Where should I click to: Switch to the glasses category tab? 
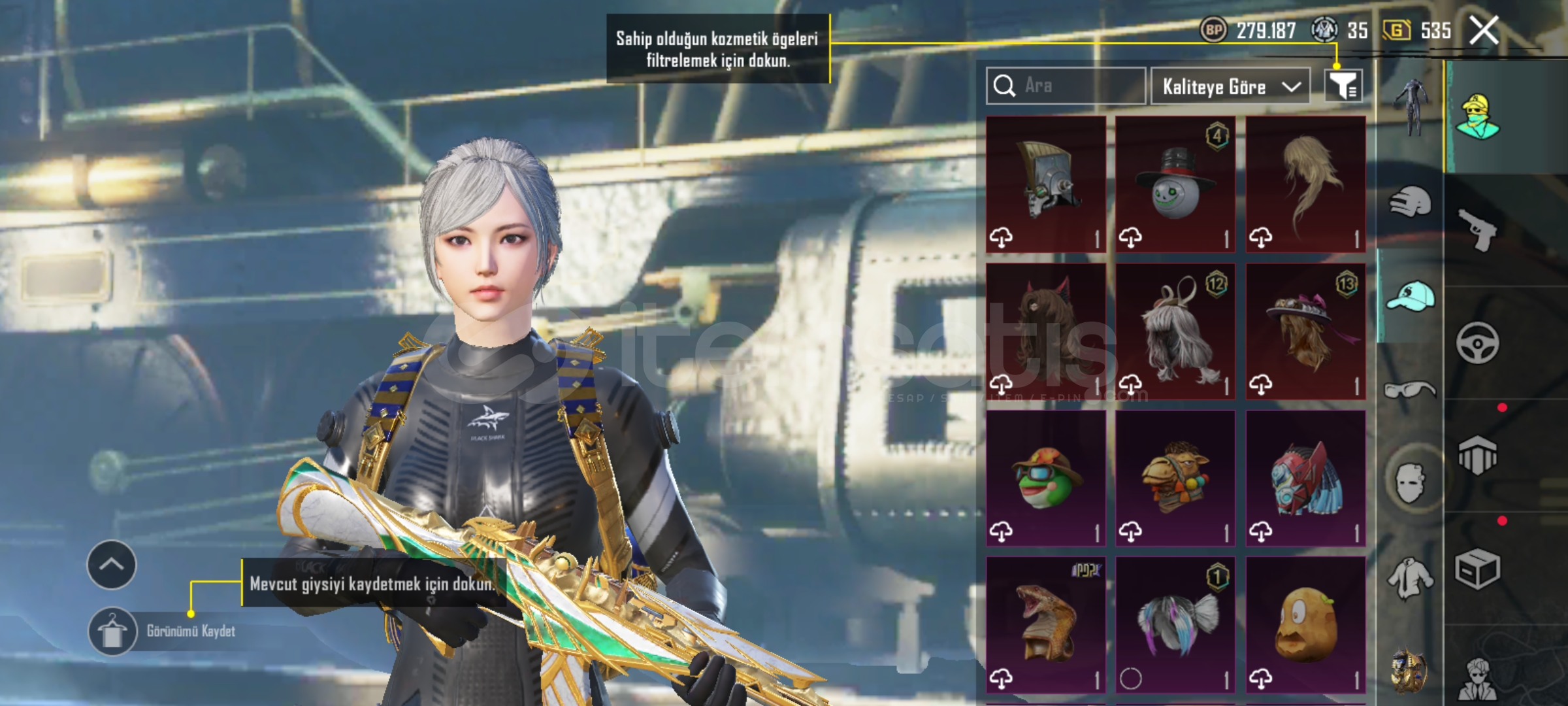click(1410, 390)
